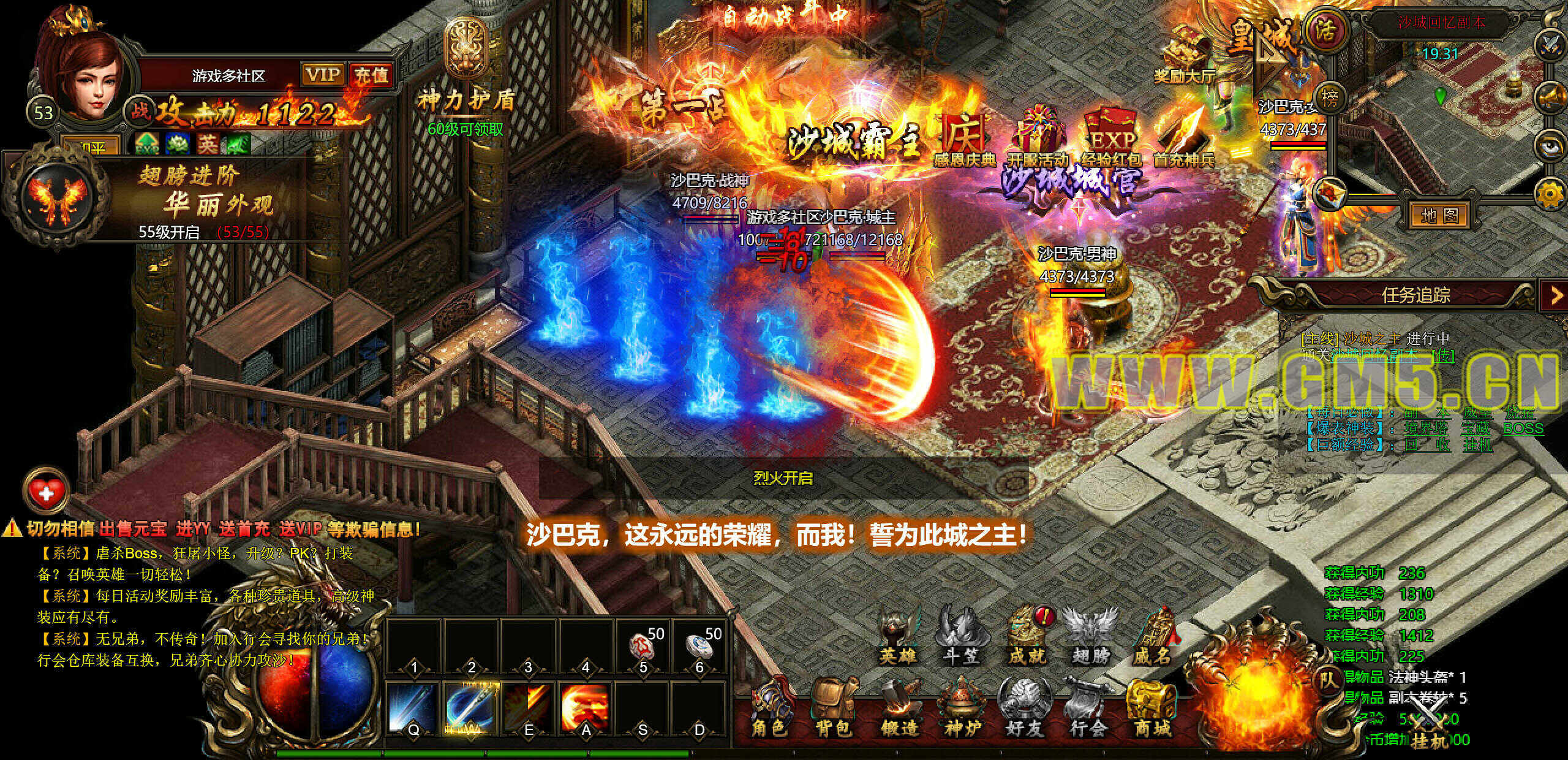The image size is (1568, 760).
Task: Open the 经验红包 EXP red packet
Action: 1110,140
